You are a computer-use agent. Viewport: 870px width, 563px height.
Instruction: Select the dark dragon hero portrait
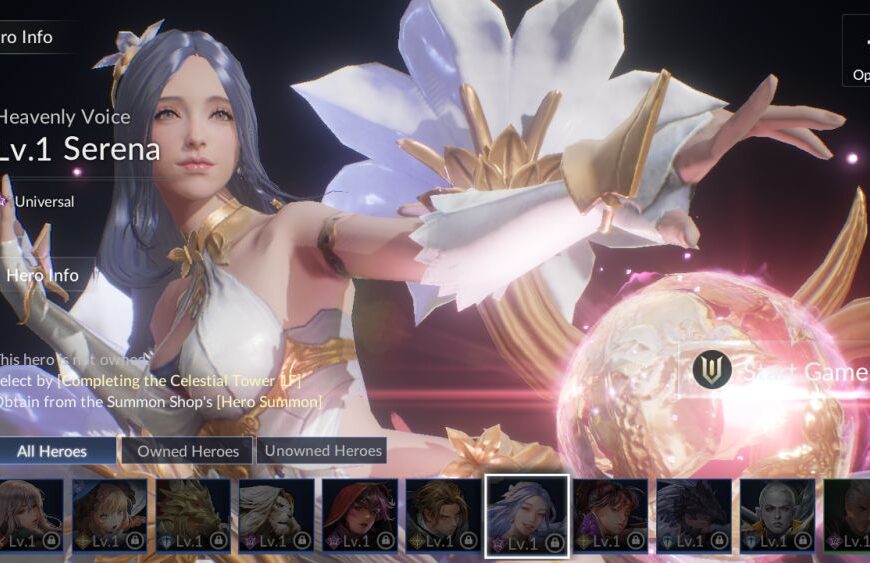693,515
